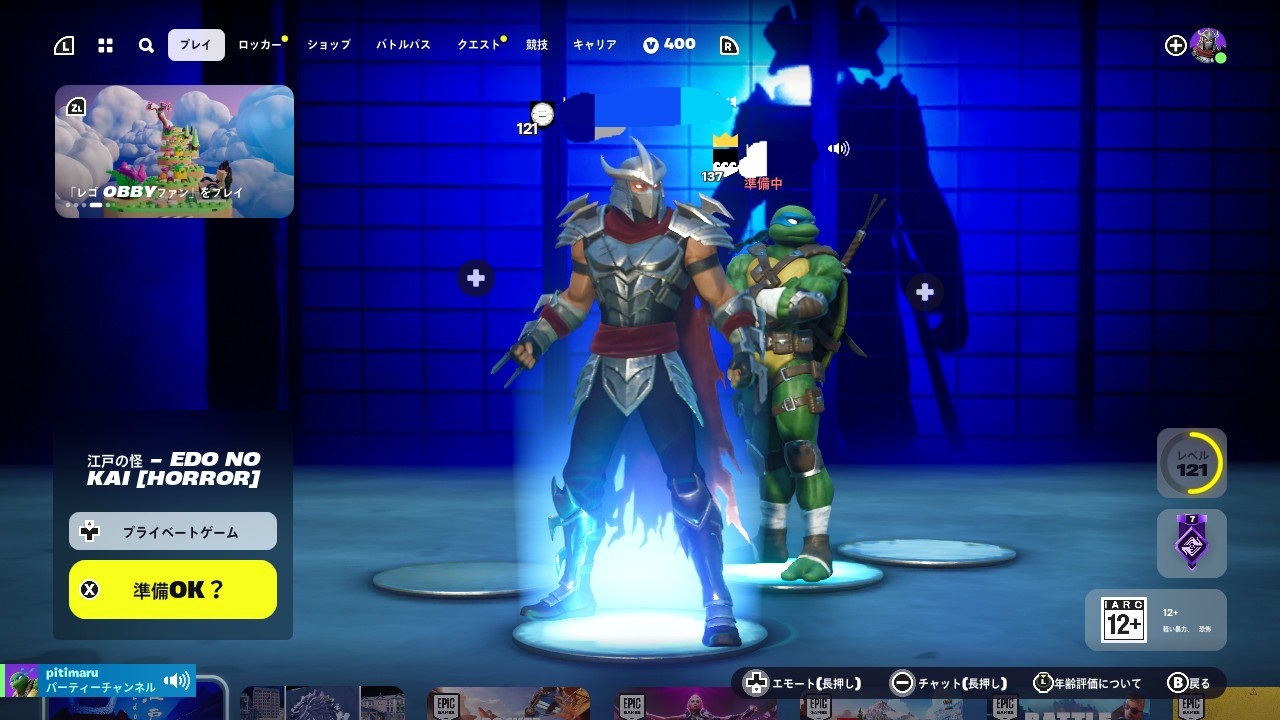The width and height of the screenshot is (1280, 720).
Task: Switch to the 競技 tab
Action: [x=537, y=45]
